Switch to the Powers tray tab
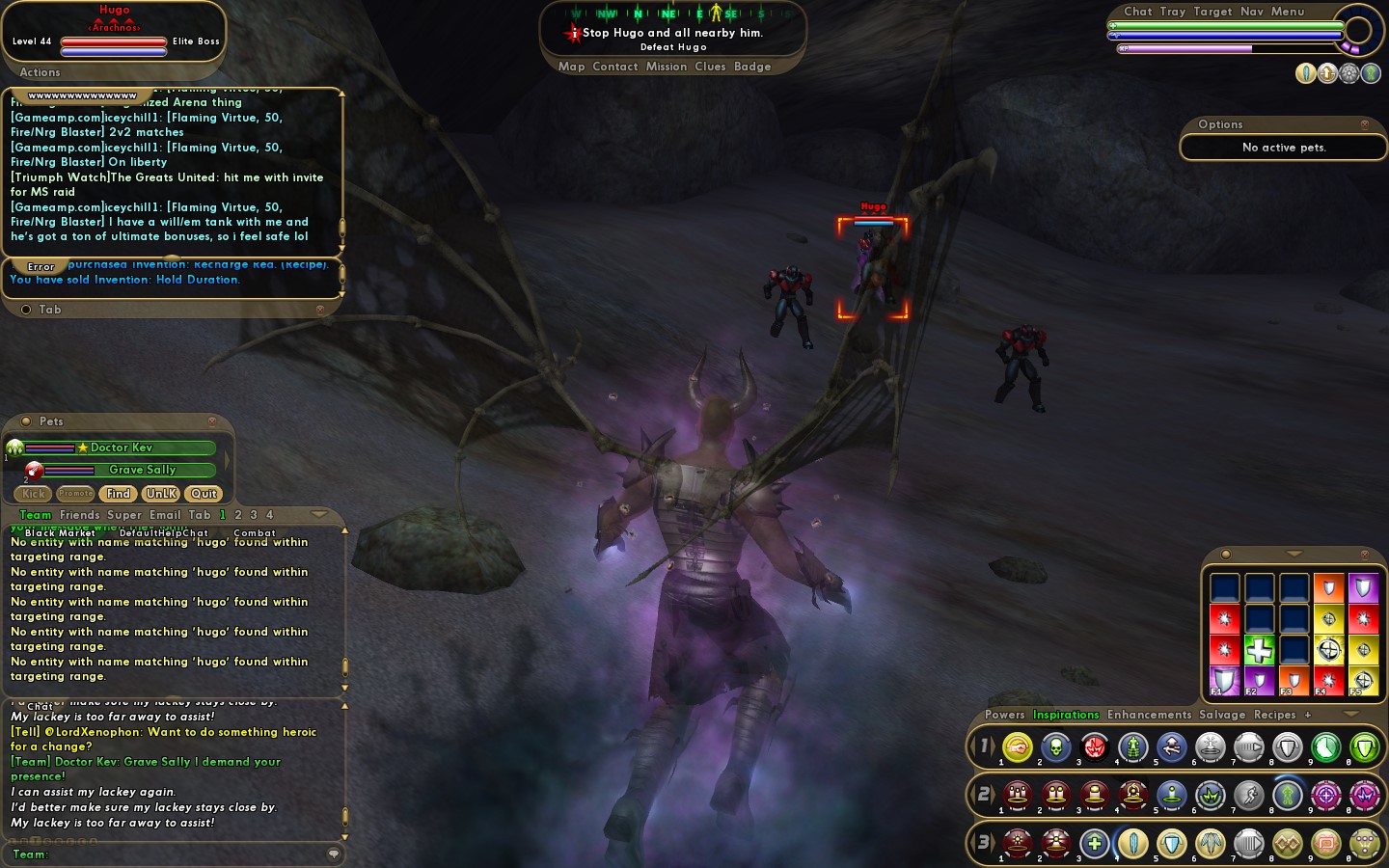 tap(1004, 715)
